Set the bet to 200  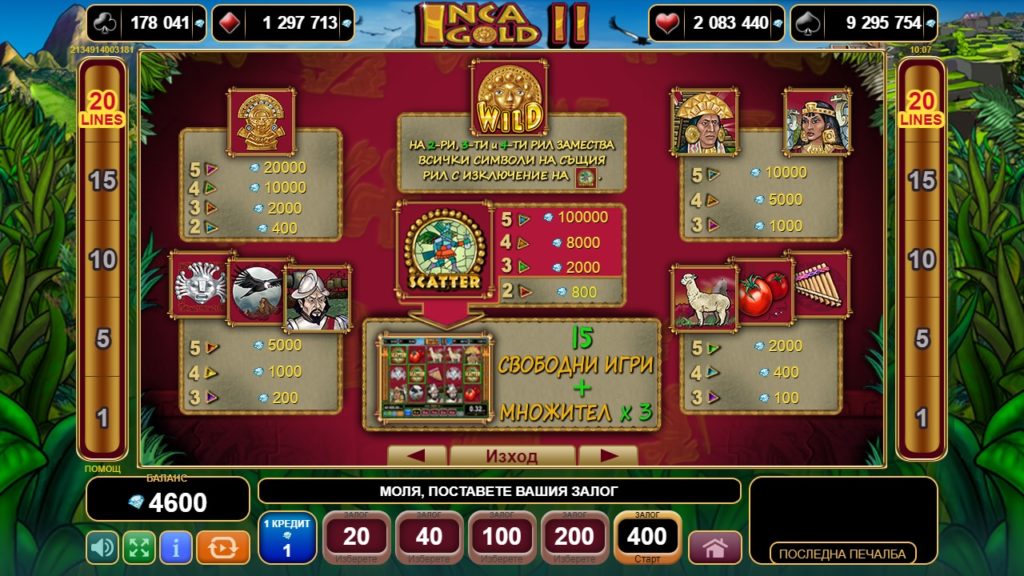tap(575, 537)
